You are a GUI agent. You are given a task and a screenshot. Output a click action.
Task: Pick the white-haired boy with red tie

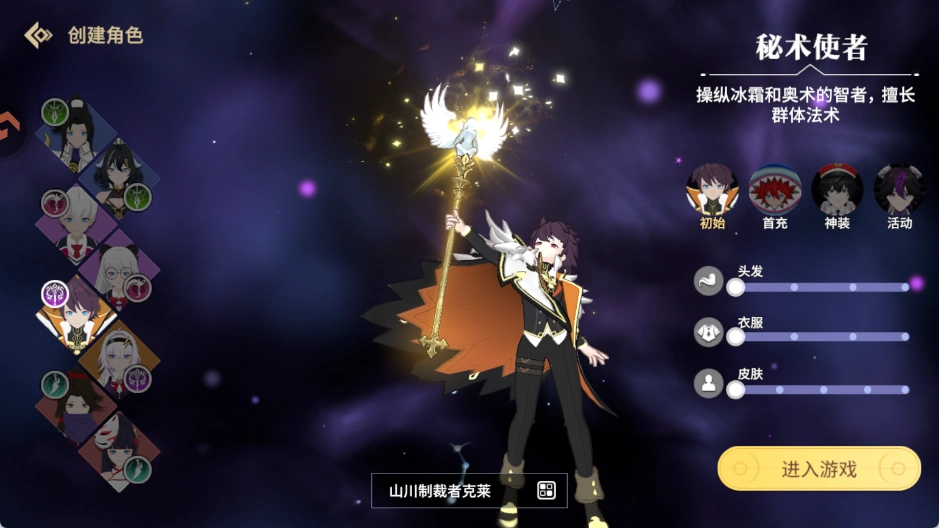coord(74,224)
